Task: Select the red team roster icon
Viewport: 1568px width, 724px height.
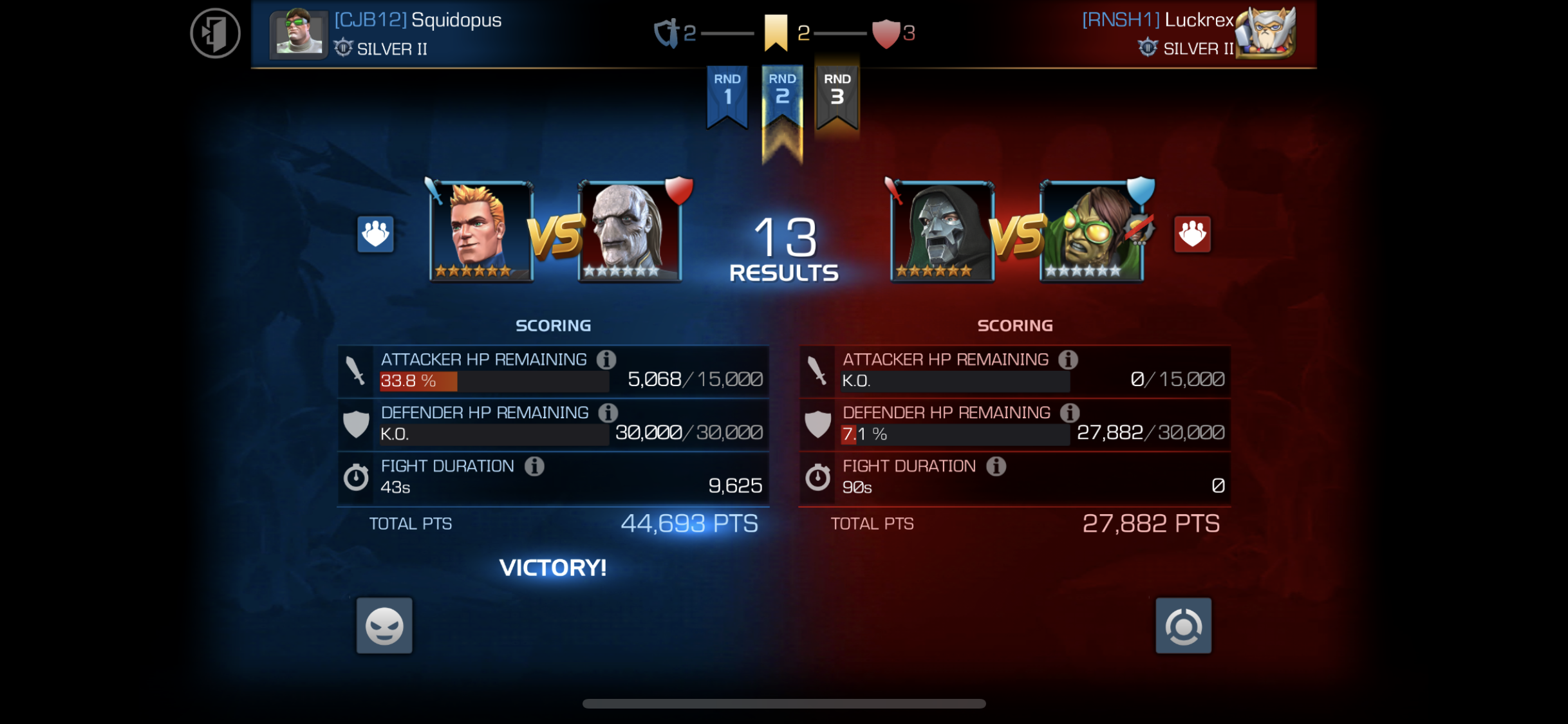Action: [x=1191, y=234]
